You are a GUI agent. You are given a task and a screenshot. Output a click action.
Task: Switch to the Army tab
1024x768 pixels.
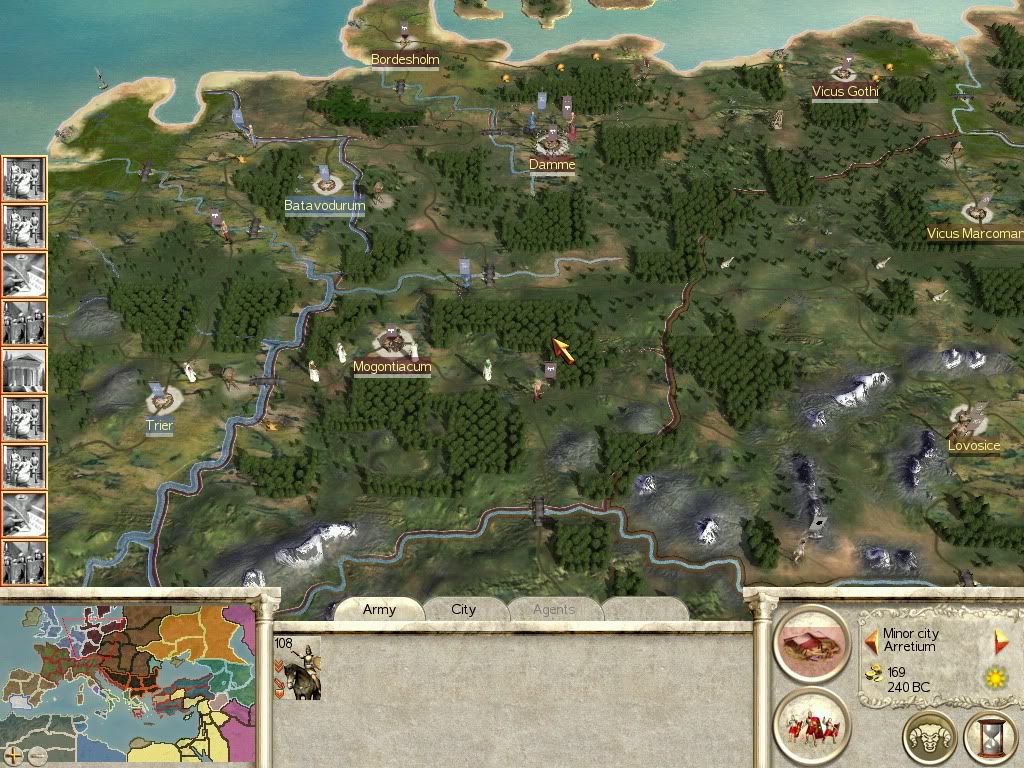379,610
